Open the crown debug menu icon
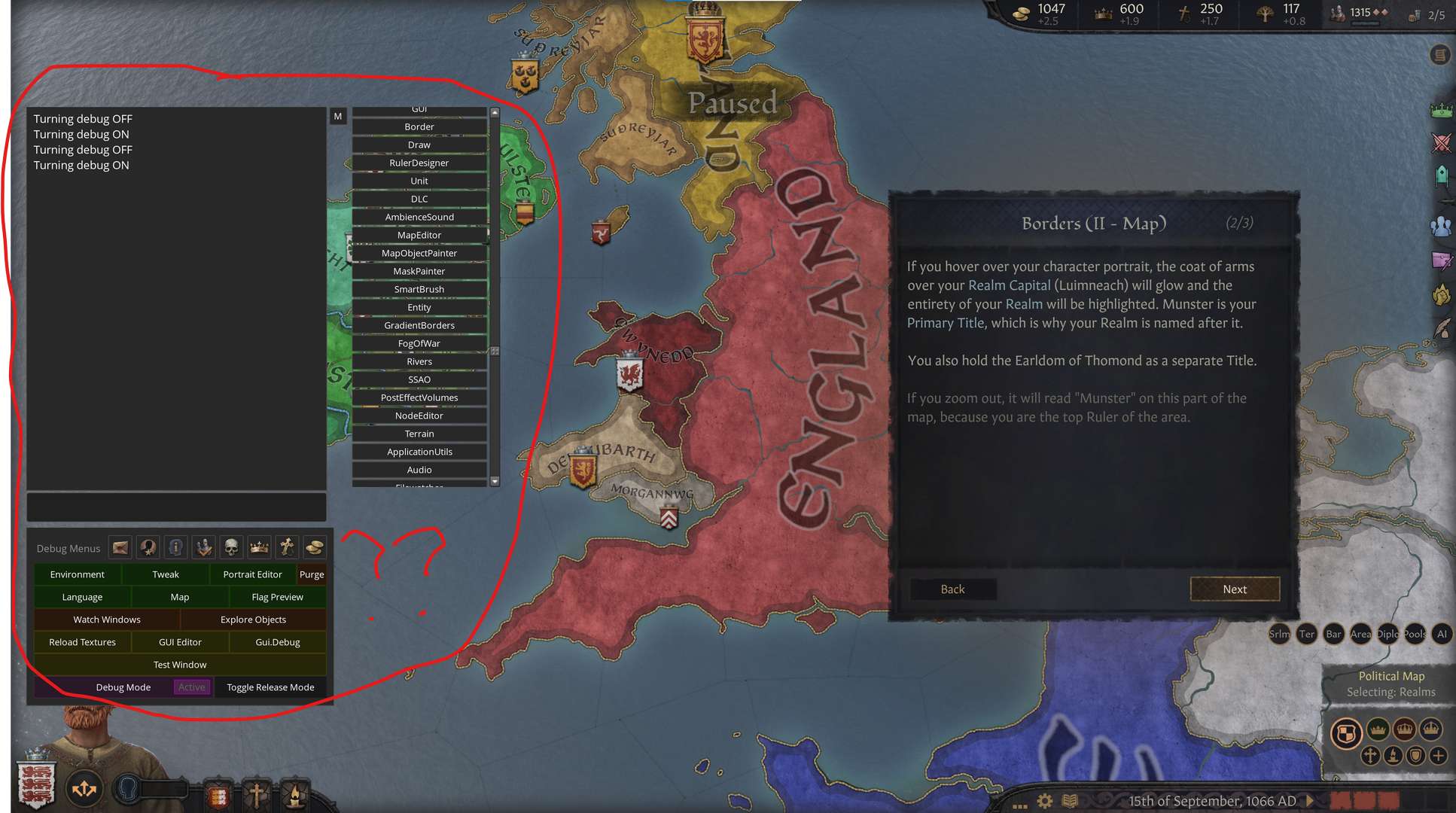The width and height of the screenshot is (1456, 813). [259, 547]
